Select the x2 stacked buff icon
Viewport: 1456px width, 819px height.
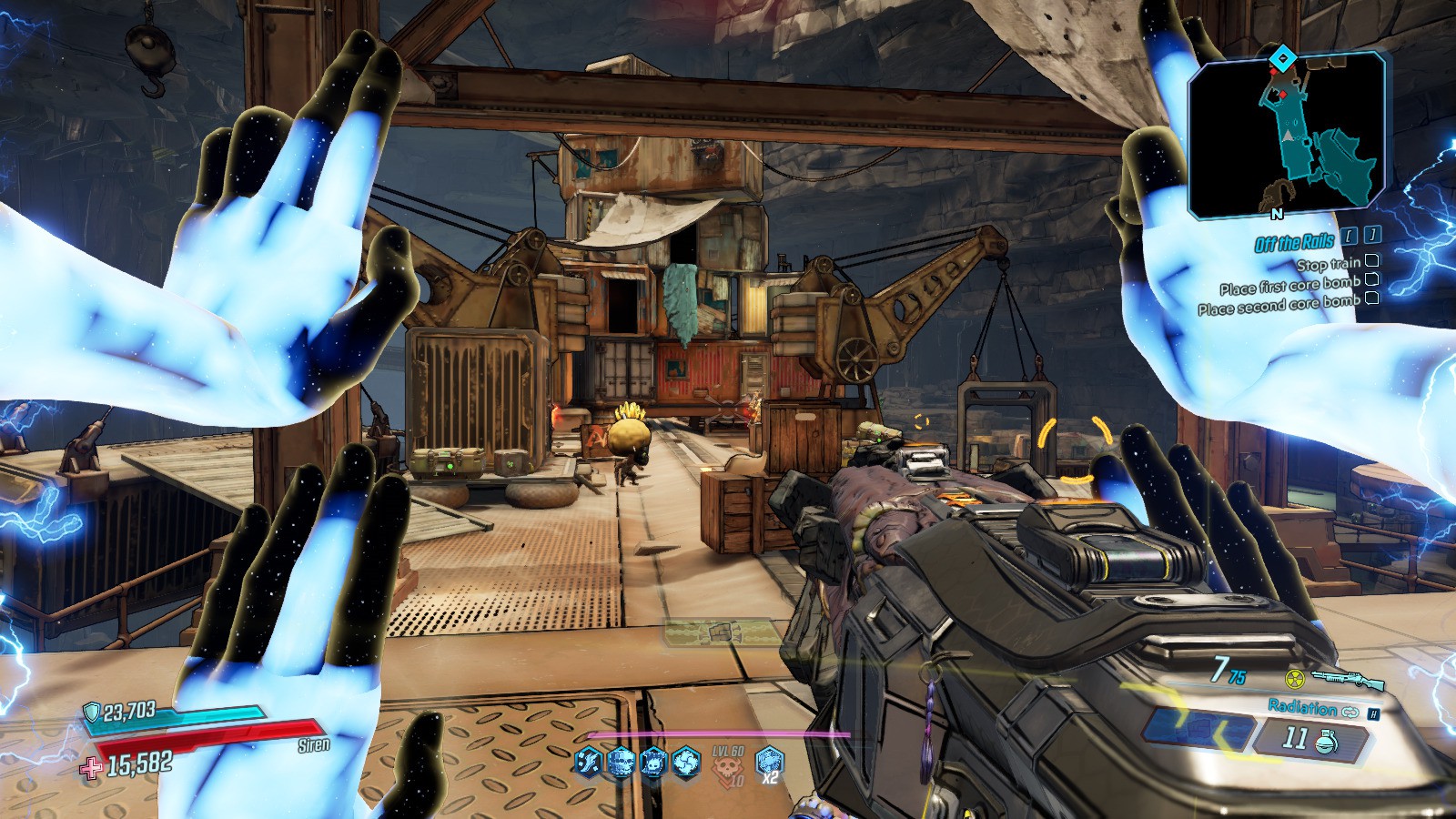tap(770, 761)
